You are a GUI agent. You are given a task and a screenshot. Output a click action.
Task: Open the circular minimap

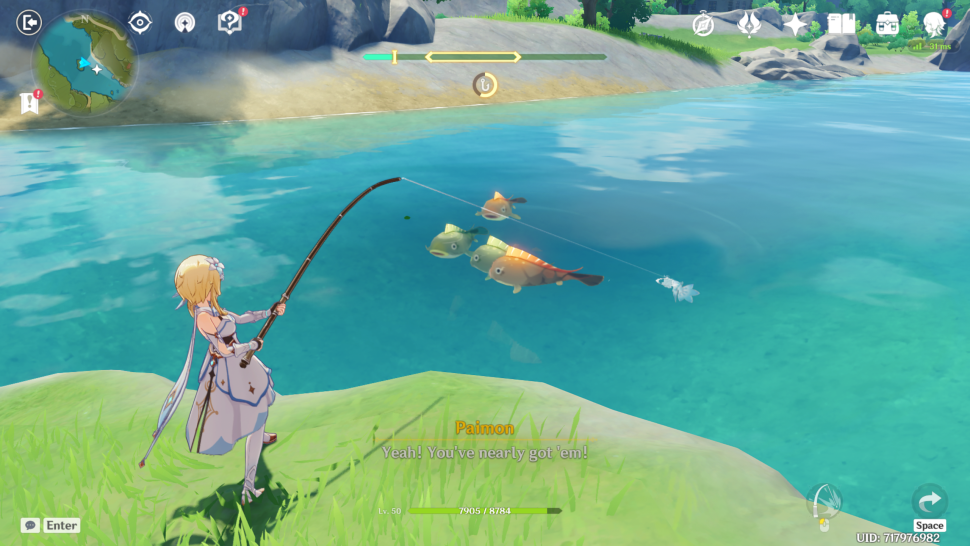85,64
